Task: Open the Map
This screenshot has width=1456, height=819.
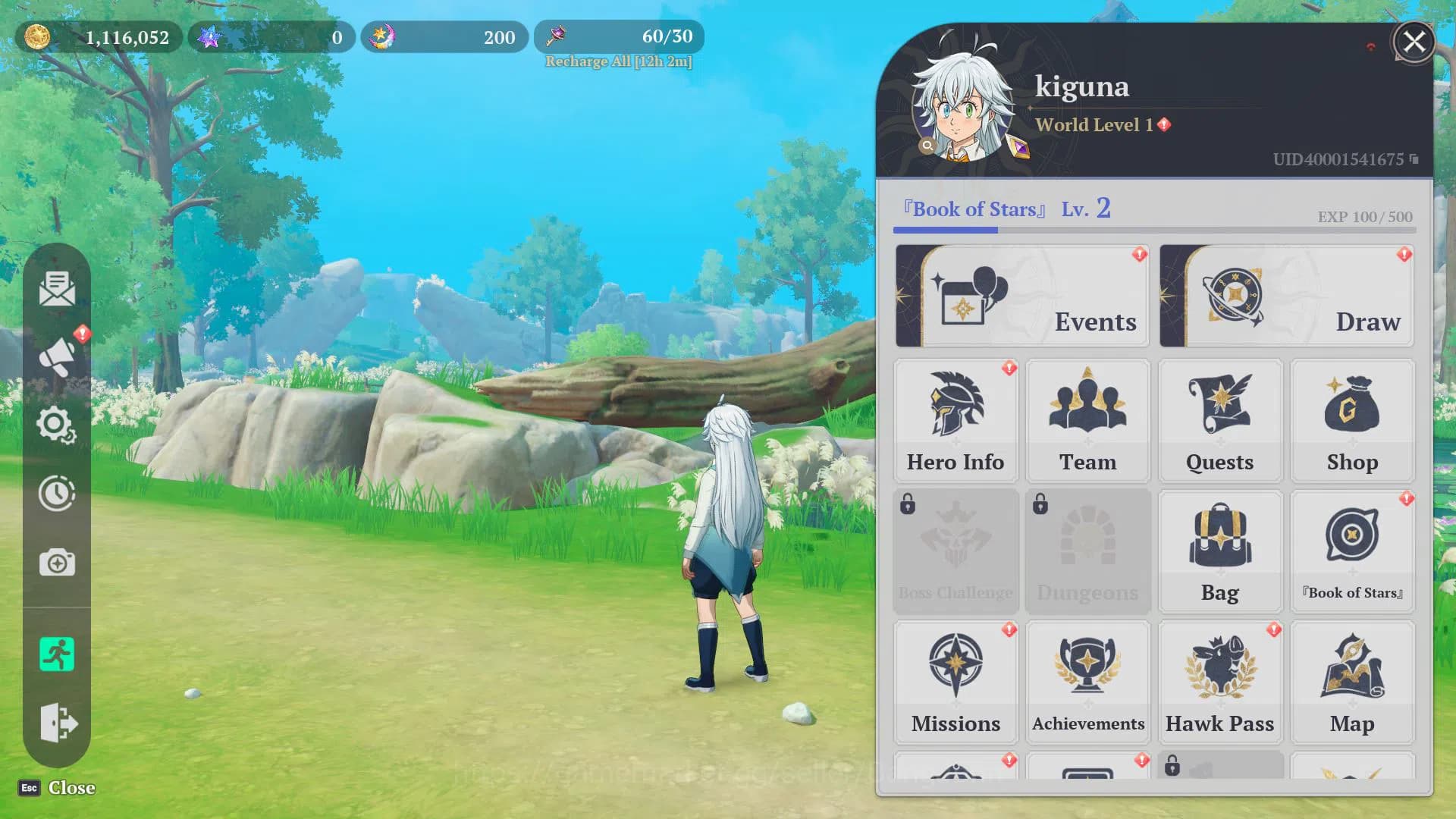Action: [x=1352, y=682]
